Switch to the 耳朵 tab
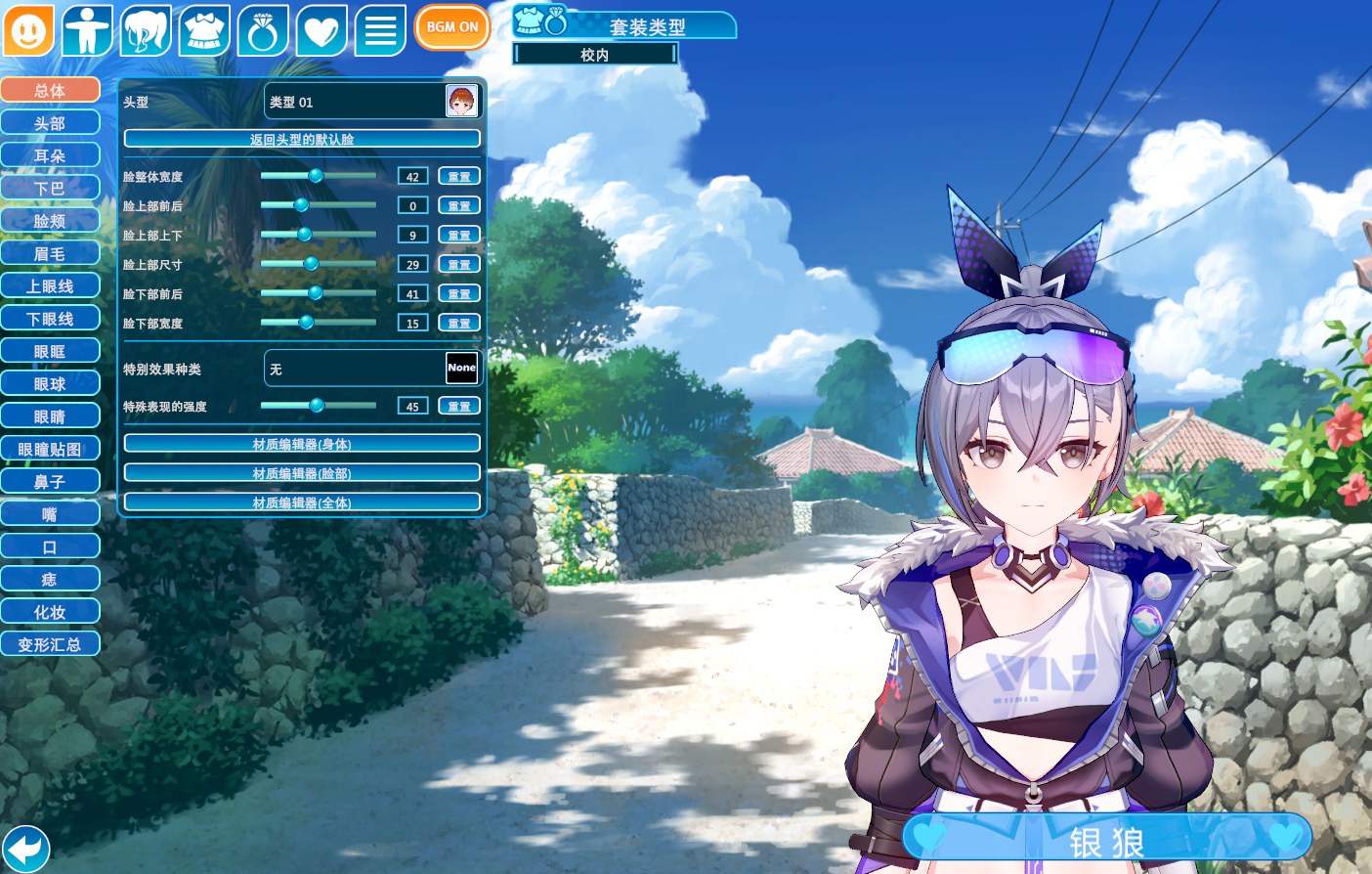This screenshot has height=874, width=1372. [50, 155]
